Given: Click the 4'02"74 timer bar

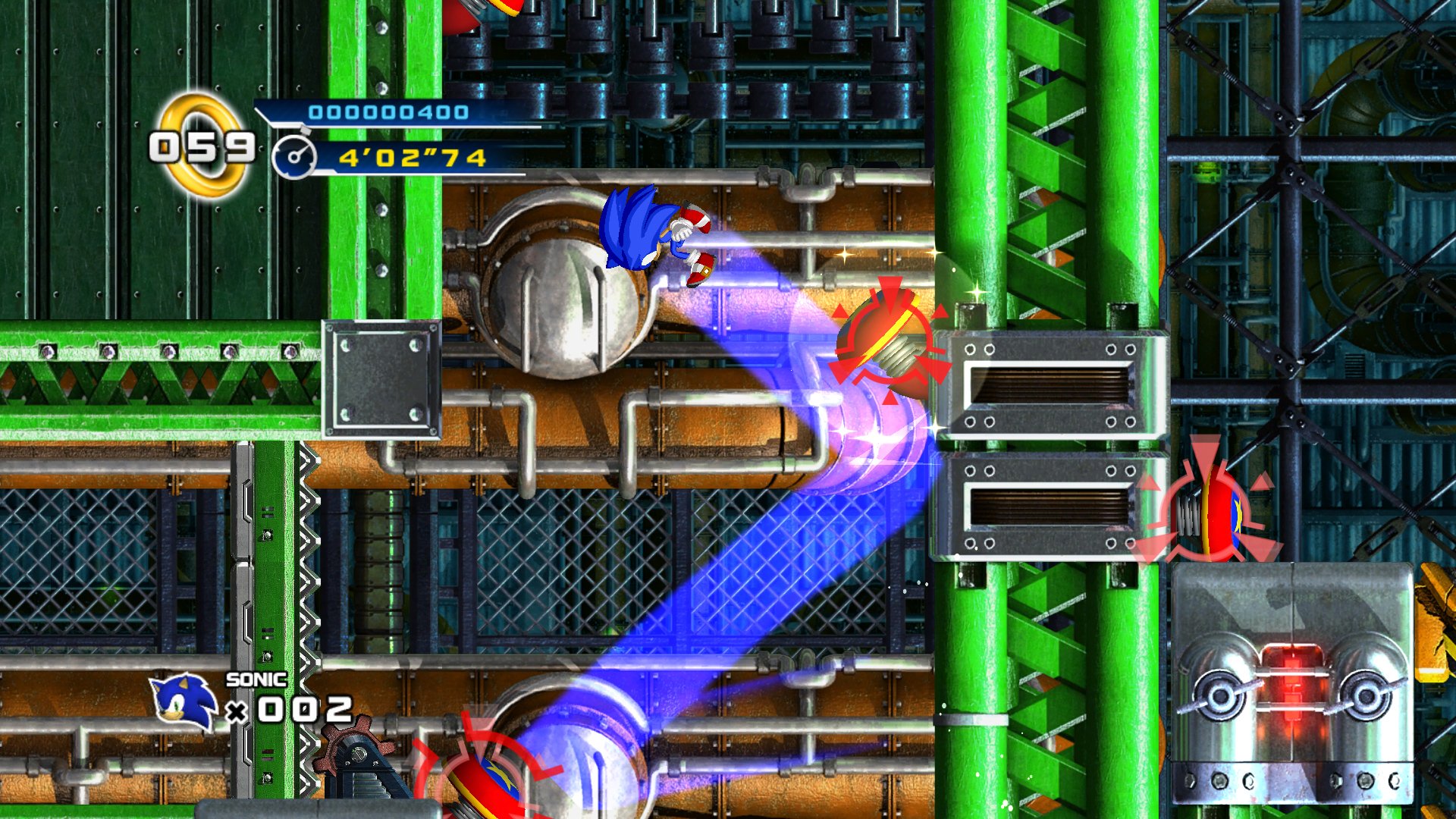Looking at the screenshot, I should pyautogui.click(x=413, y=158).
